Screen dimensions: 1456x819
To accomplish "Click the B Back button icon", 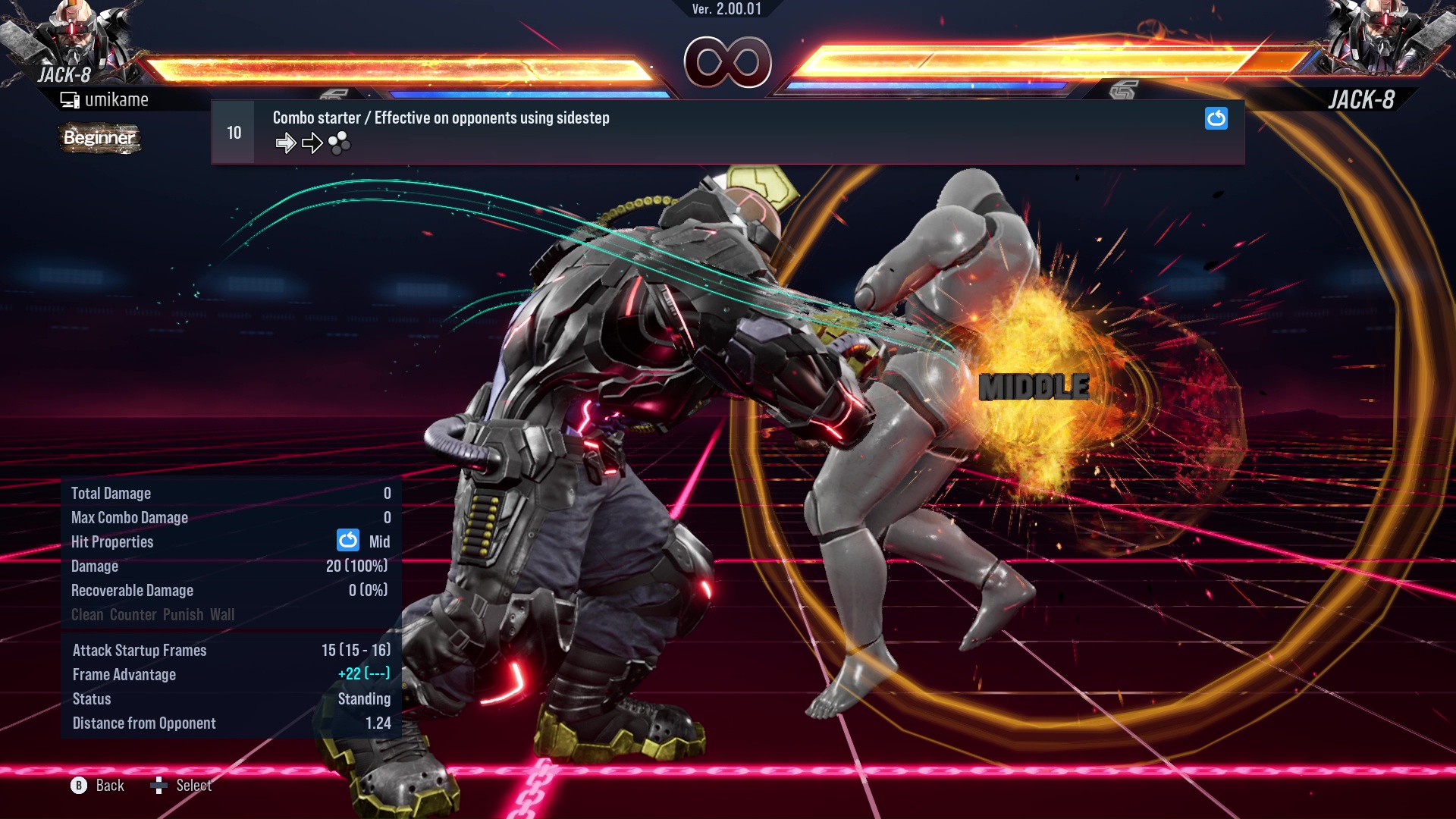I will 78,786.
